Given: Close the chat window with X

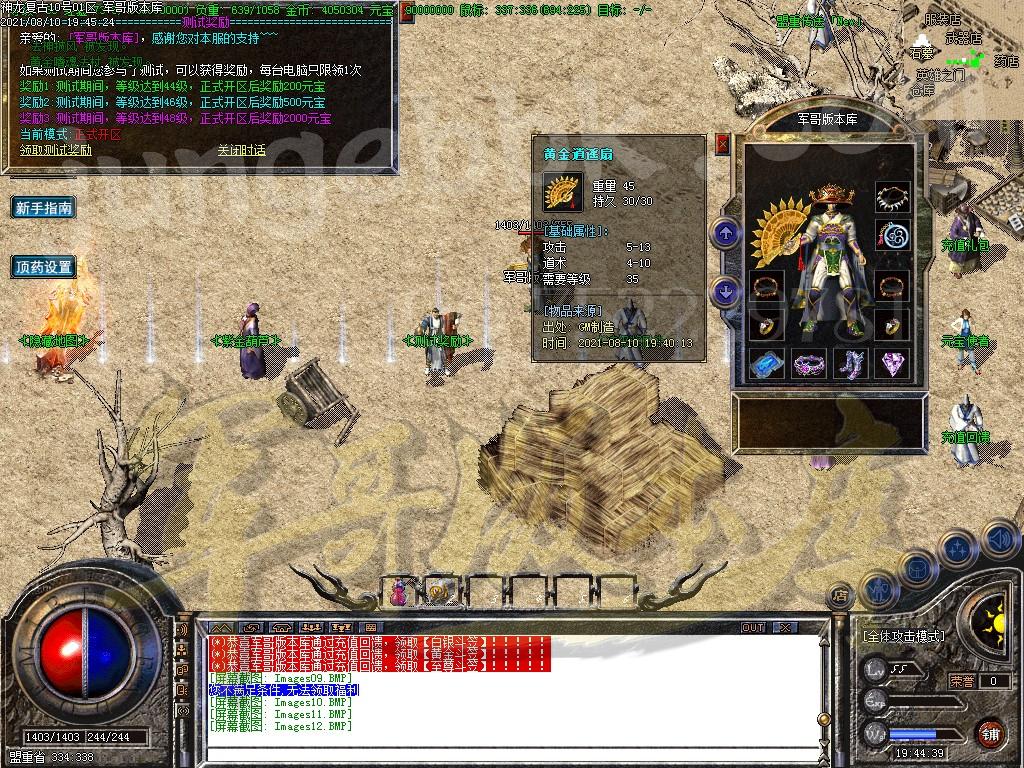Looking at the screenshot, I should pos(786,627).
